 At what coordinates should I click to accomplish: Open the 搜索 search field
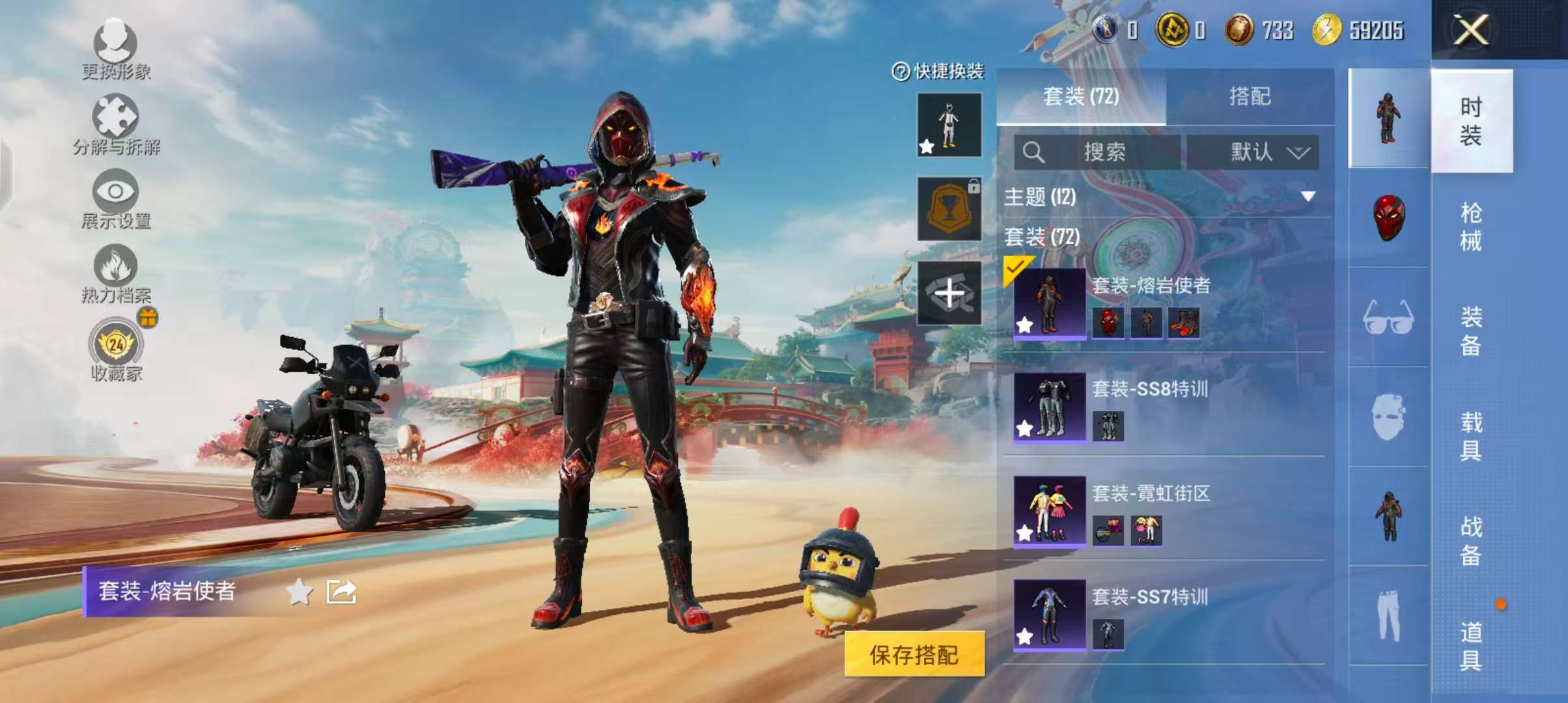click(1097, 152)
